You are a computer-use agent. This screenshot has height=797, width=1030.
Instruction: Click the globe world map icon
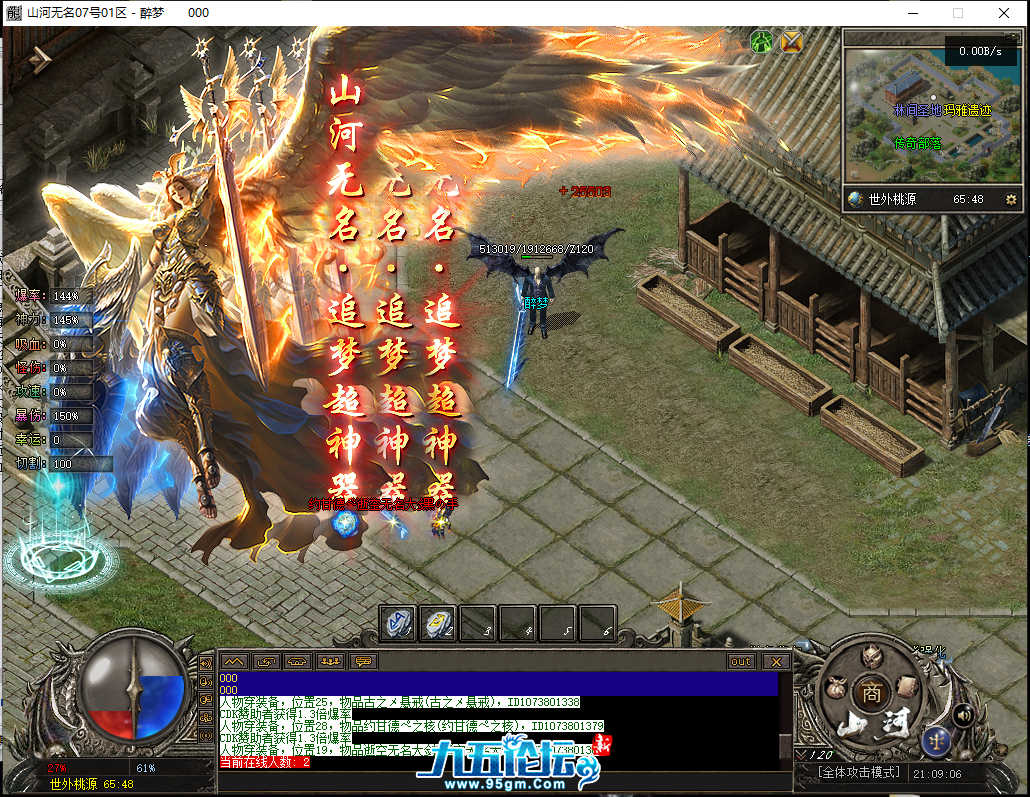(856, 199)
